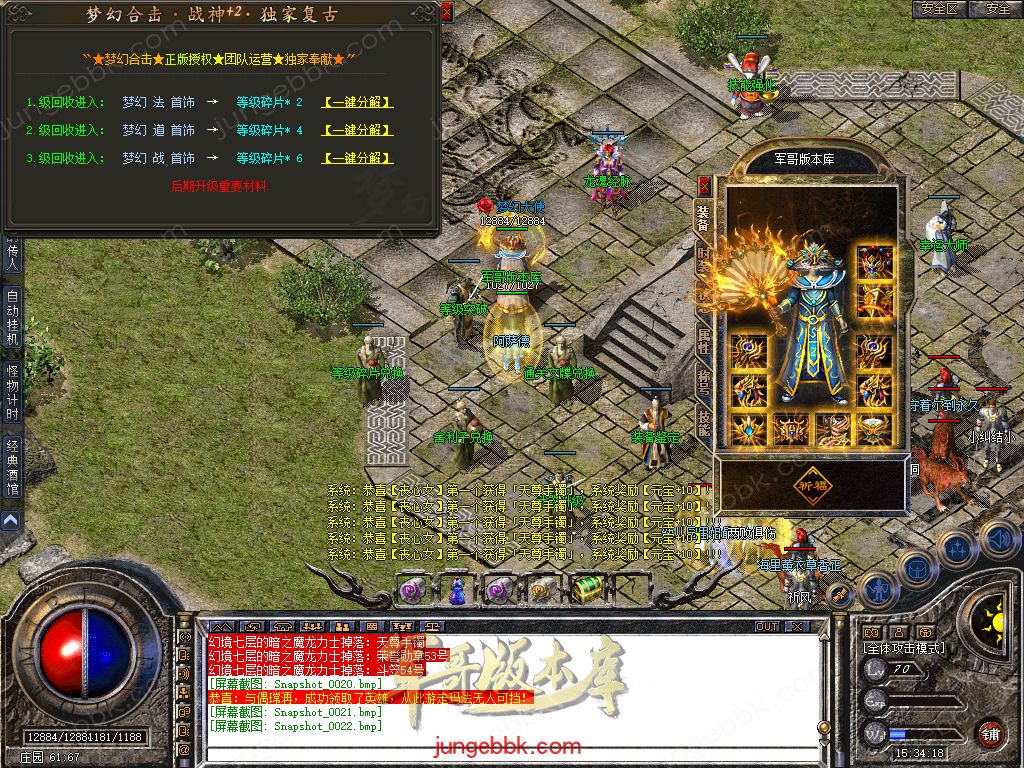Use the blue potion in hotbar
The width and height of the screenshot is (1024, 768).
point(456,591)
